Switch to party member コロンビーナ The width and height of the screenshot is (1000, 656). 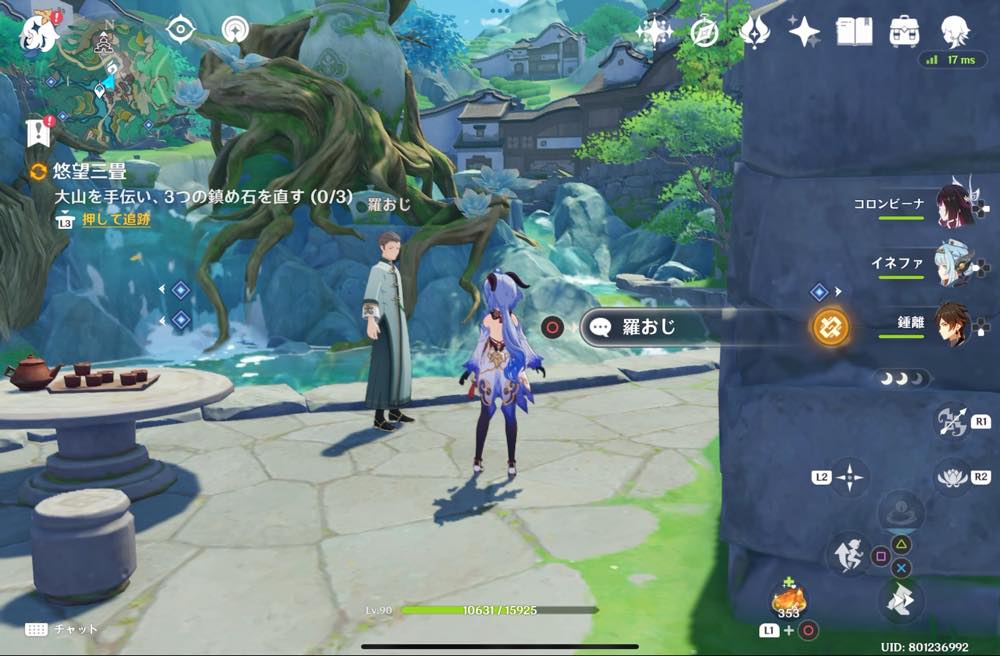[x=953, y=206]
